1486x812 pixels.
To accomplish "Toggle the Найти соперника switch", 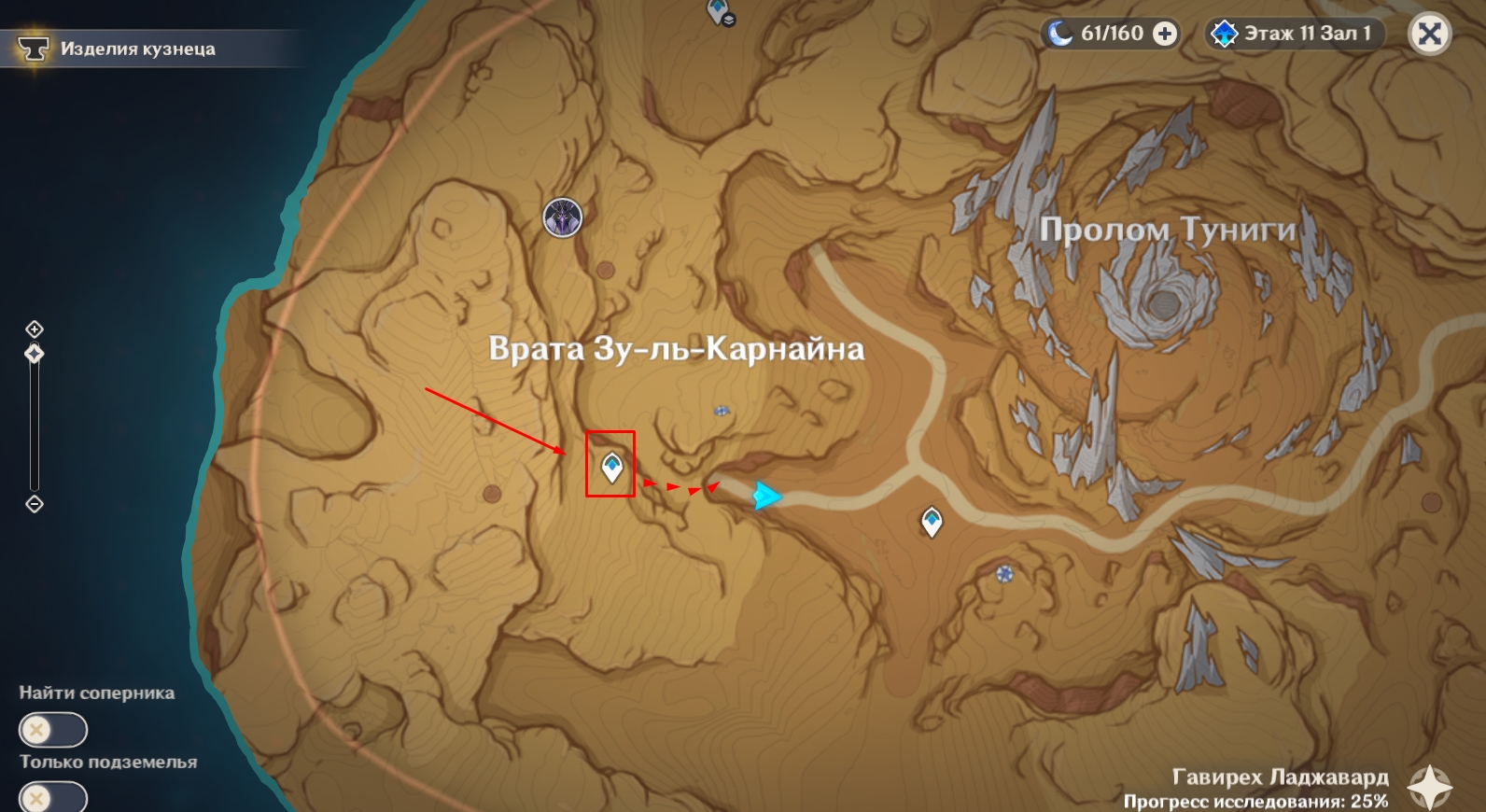I will [x=52, y=729].
